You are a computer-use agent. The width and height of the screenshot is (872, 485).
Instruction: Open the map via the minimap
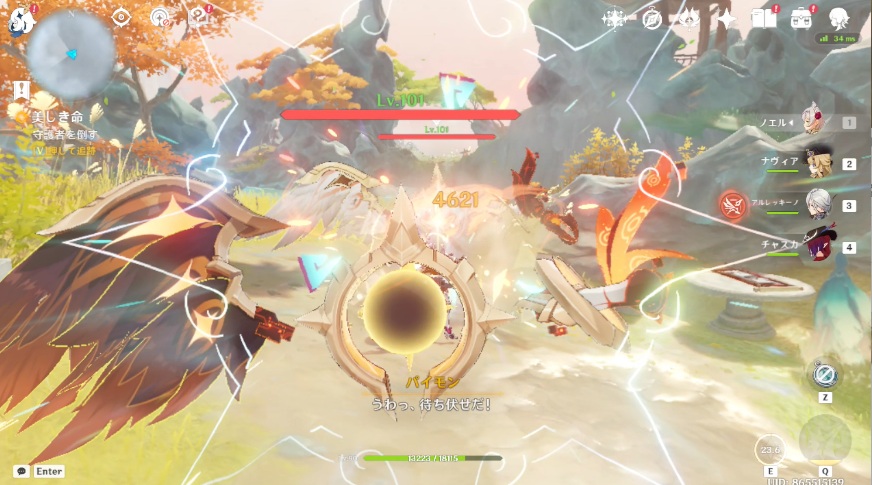(70, 50)
